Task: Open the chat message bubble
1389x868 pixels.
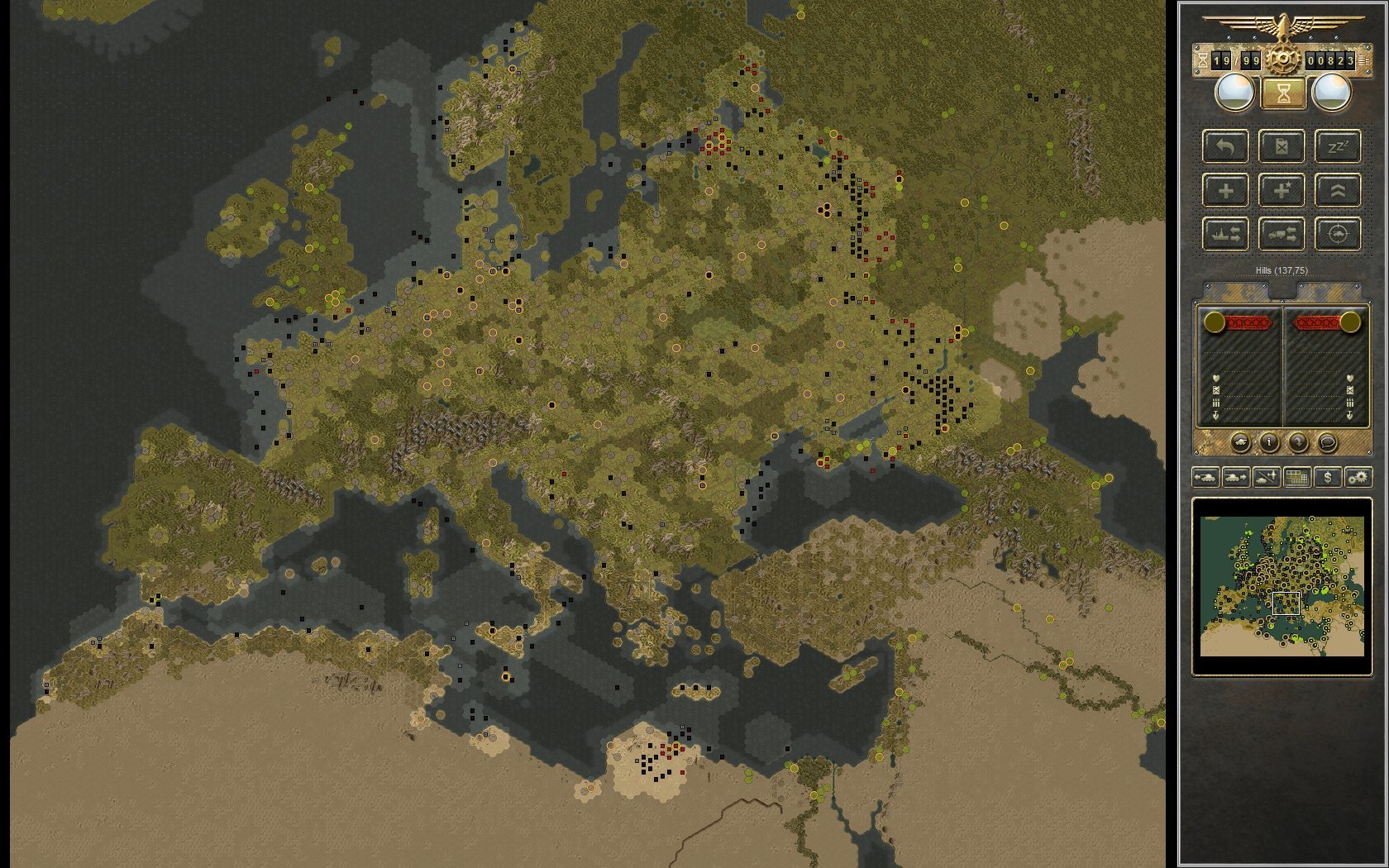Action: tap(1328, 442)
